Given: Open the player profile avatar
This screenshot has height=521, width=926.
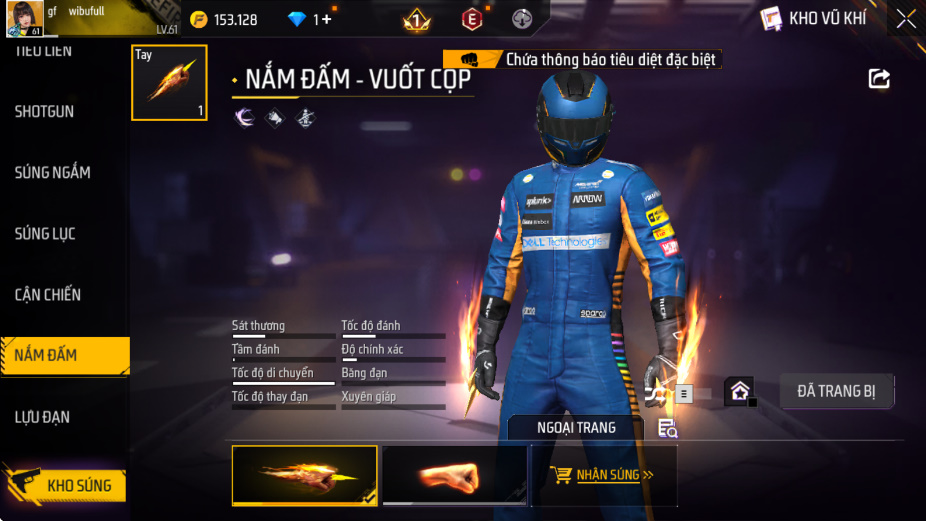Looking at the screenshot, I should pos(25,18).
